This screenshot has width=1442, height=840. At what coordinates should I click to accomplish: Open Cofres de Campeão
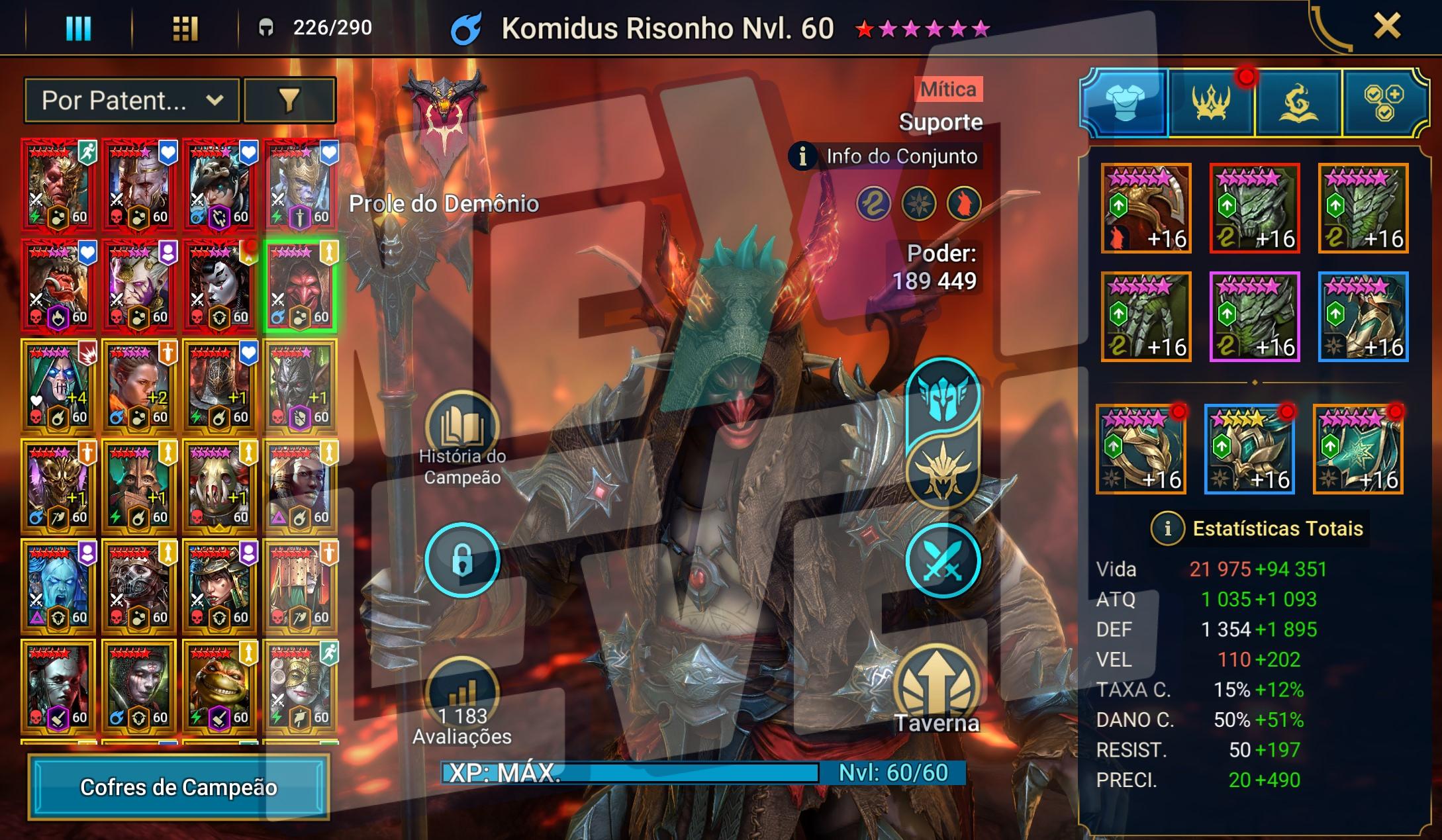point(179,787)
